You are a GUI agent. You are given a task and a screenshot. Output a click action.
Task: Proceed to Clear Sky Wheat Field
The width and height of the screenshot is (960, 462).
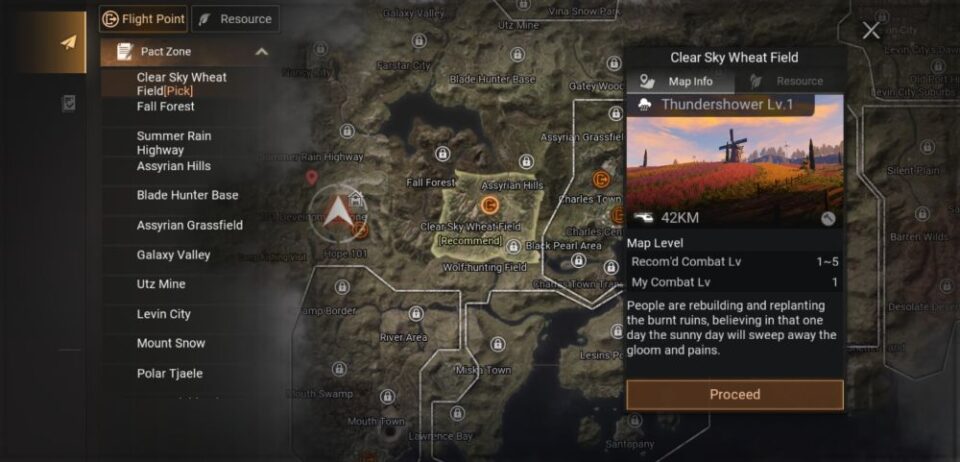[735, 395]
